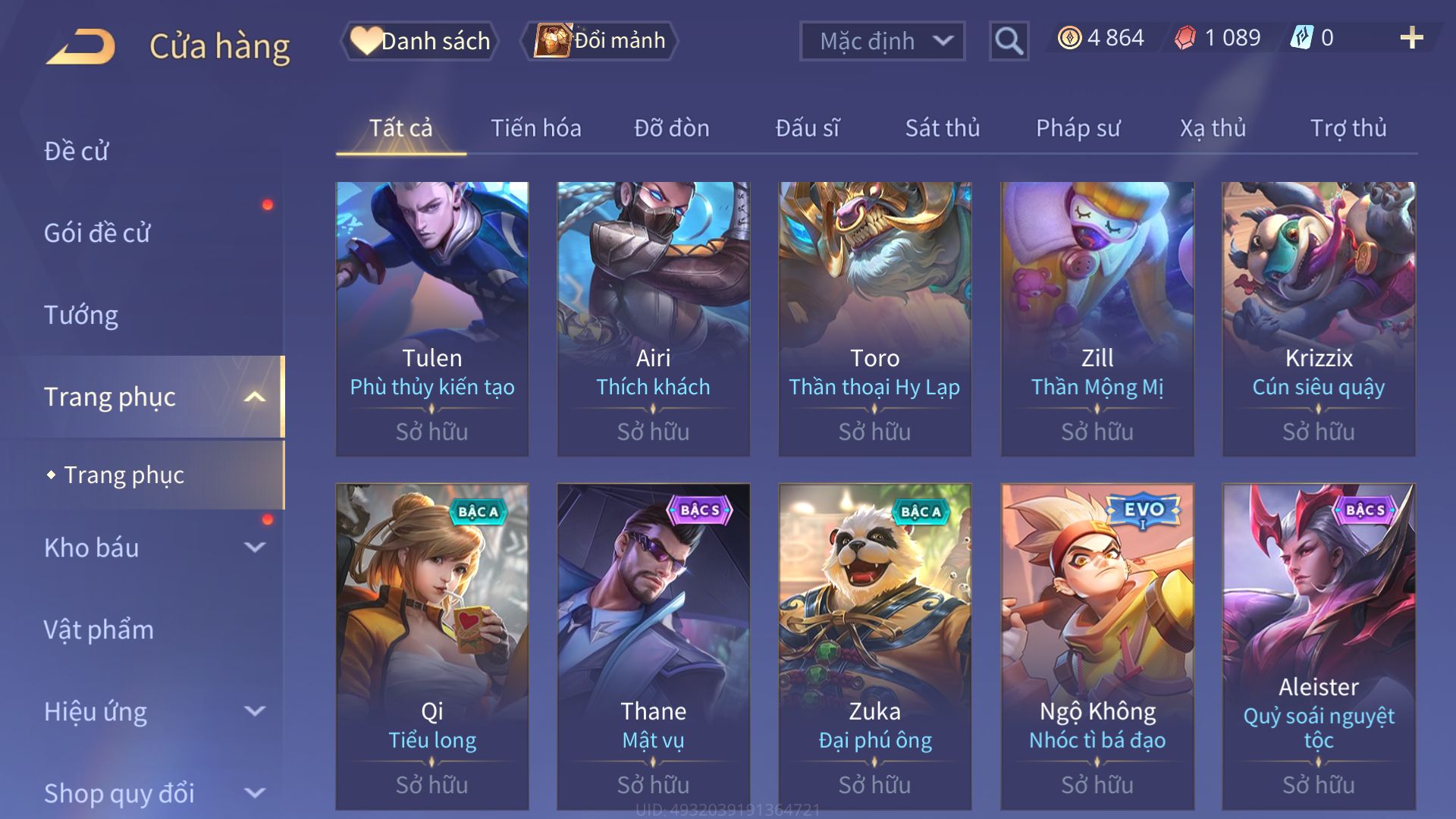Pick the Zuka Đại phú ông skin card
Image resolution: width=1456 pixels, height=819 pixels.
coord(874,646)
